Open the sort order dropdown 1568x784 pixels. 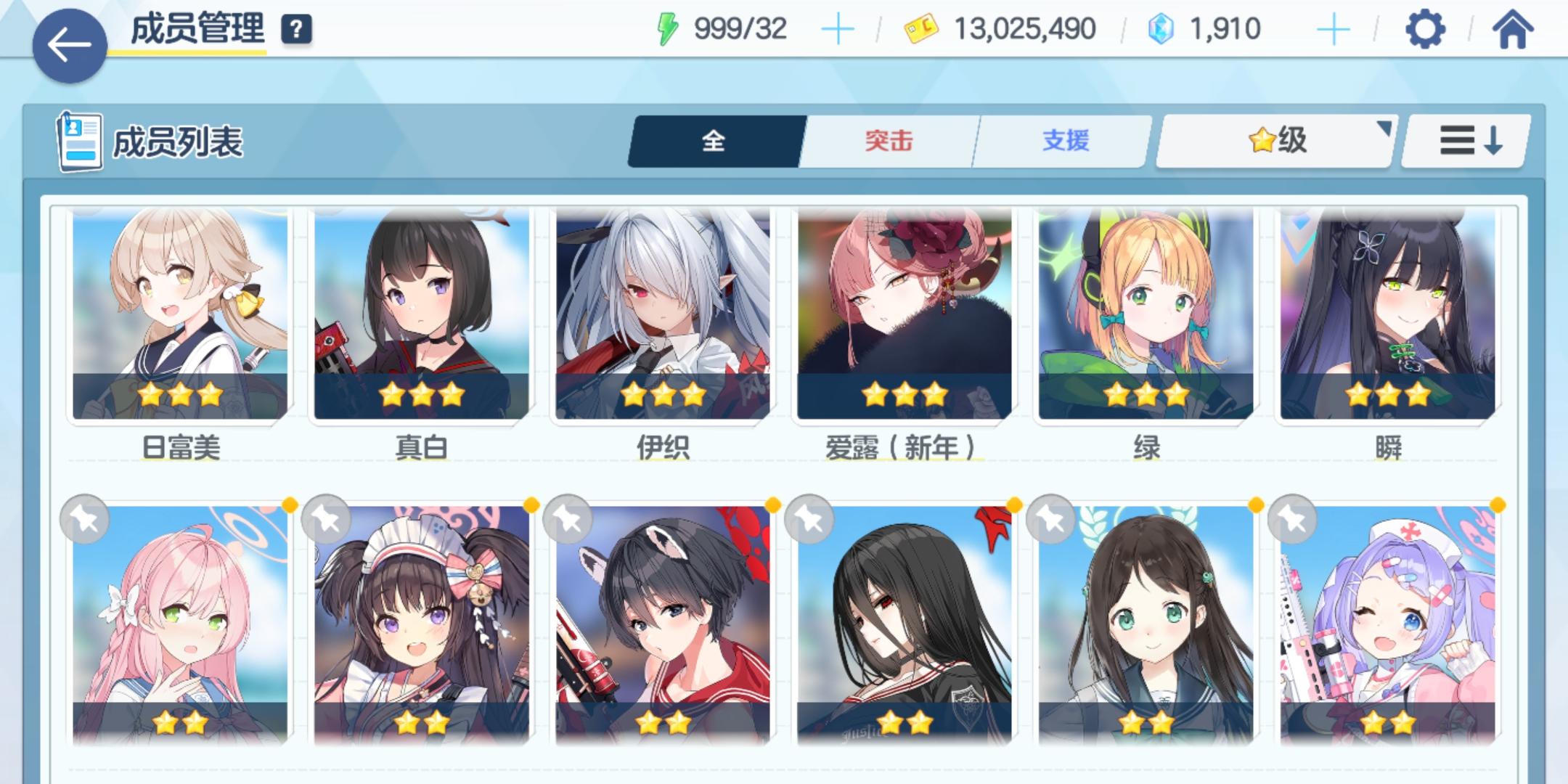pyautogui.click(x=1463, y=139)
